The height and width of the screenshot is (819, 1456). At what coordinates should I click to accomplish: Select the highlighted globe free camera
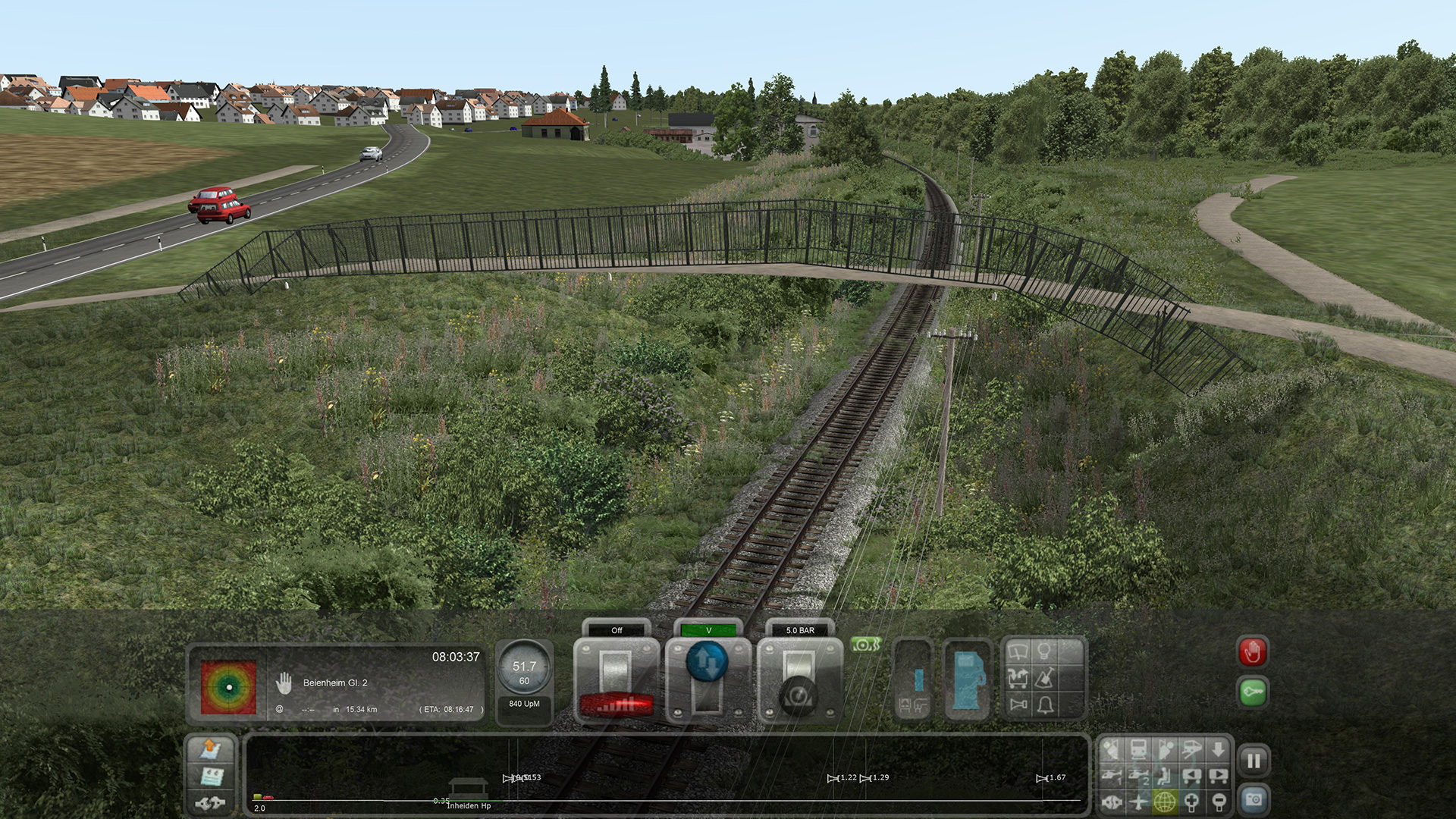click(1165, 801)
